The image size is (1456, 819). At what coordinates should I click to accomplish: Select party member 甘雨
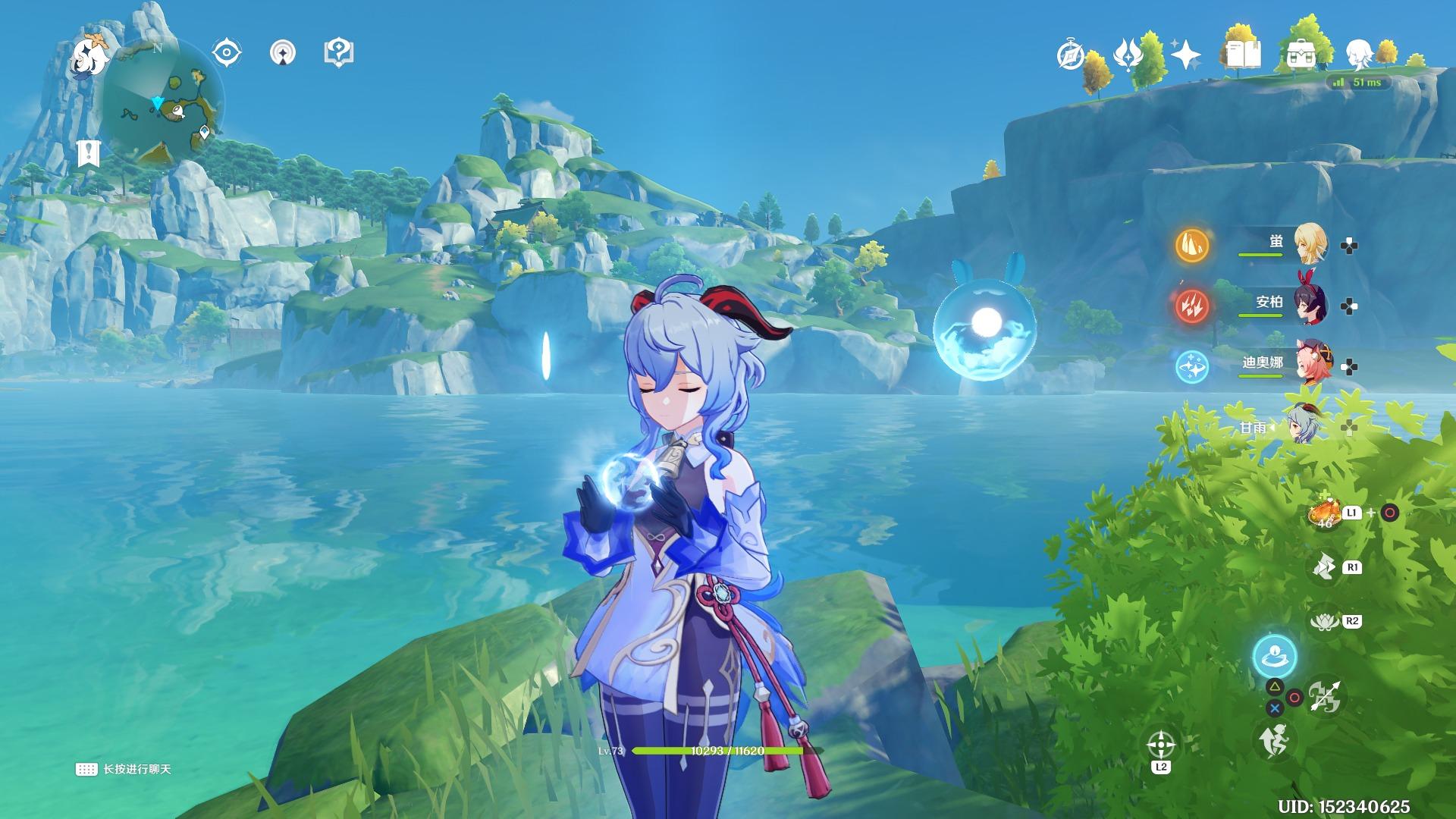click(x=1301, y=426)
